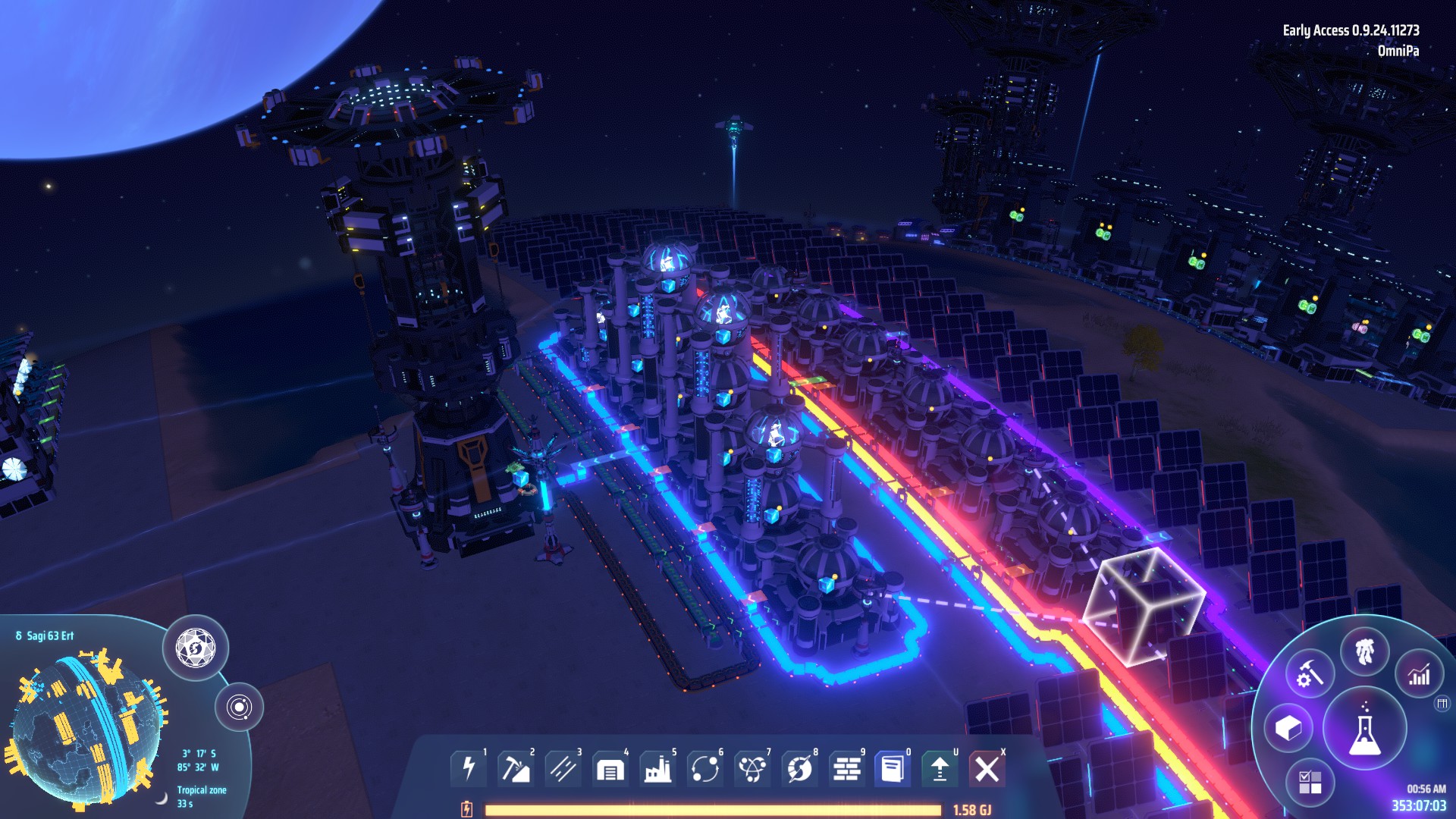Select the Dyson Sphere facilities category
The width and height of the screenshot is (1456, 819).
tap(752, 768)
